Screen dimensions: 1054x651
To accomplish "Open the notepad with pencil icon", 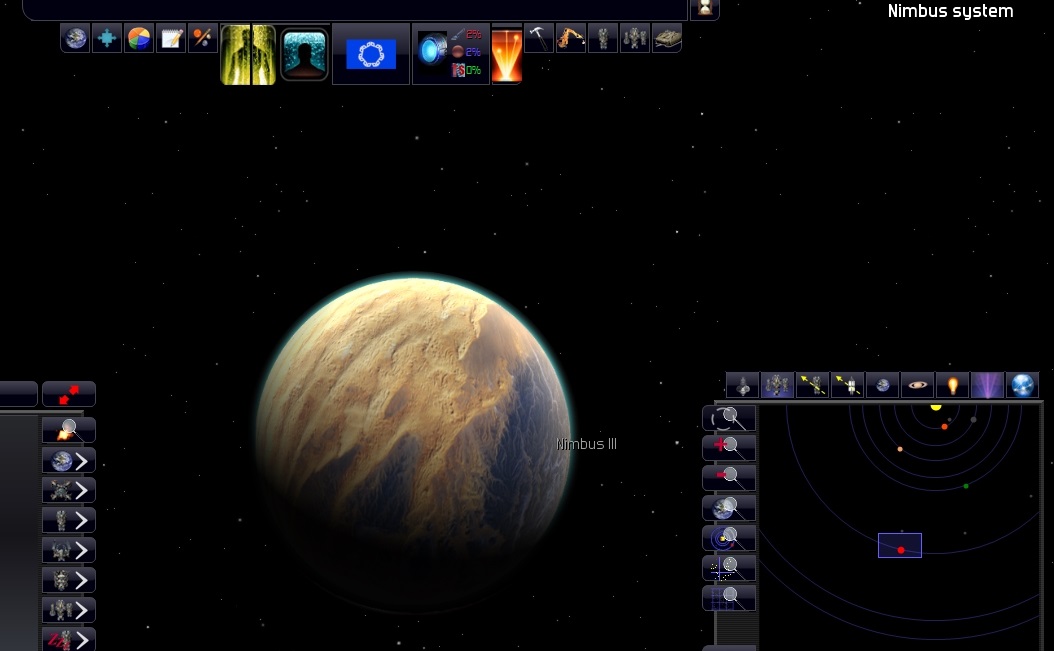I will [x=171, y=39].
